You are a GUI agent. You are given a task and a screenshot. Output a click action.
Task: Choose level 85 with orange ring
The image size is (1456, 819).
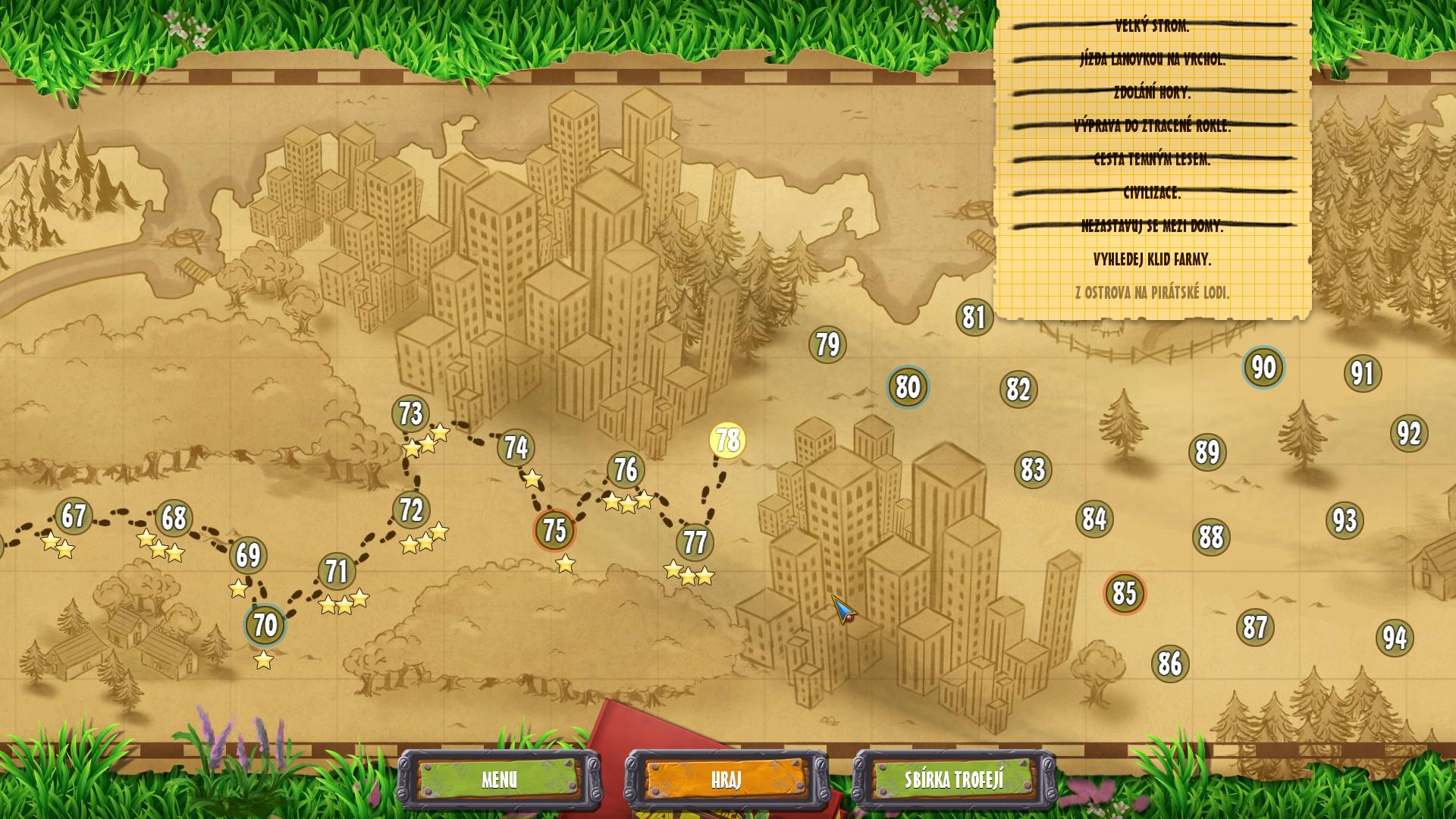pyautogui.click(x=1125, y=594)
